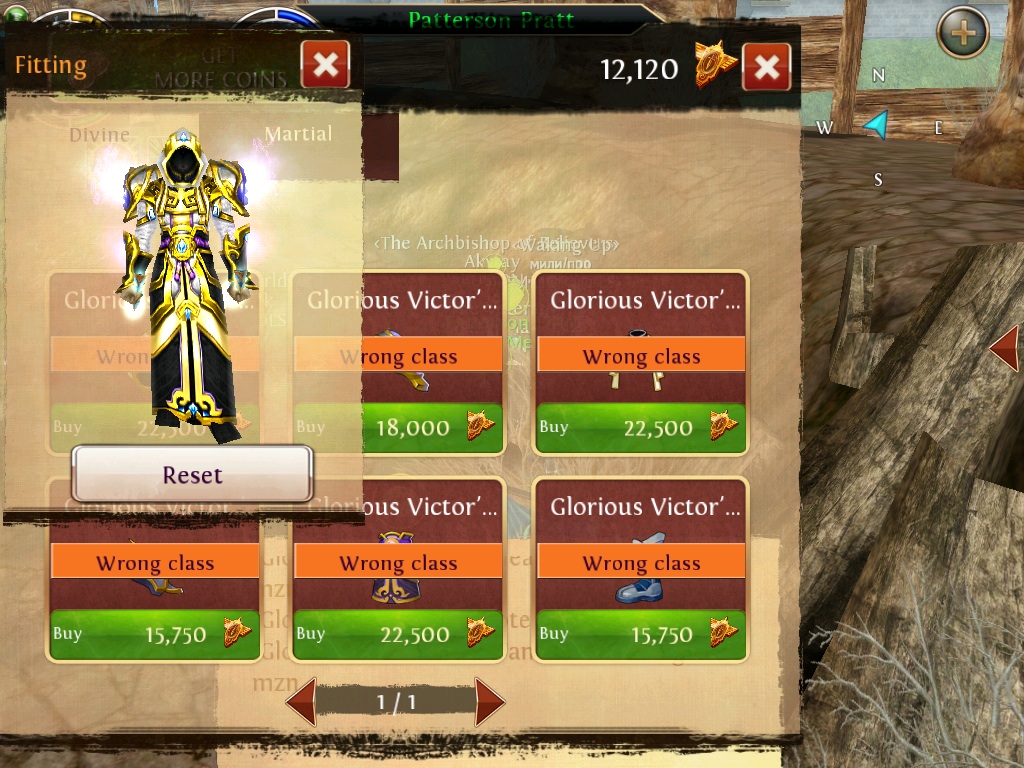Select the purple robe item card
Image resolution: width=1024 pixels, height=768 pixels.
(398, 570)
